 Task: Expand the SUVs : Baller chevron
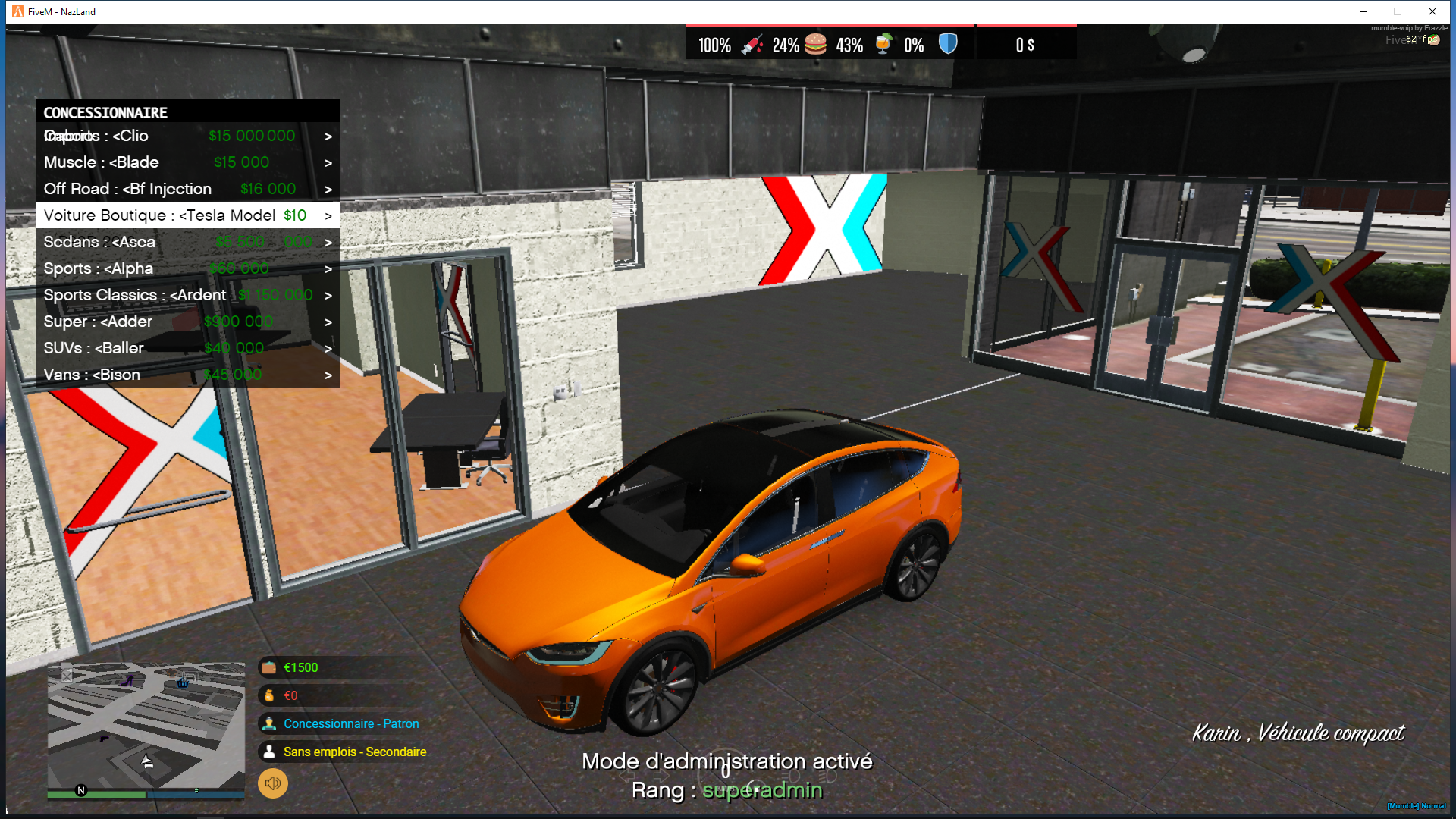pyautogui.click(x=328, y=348)
